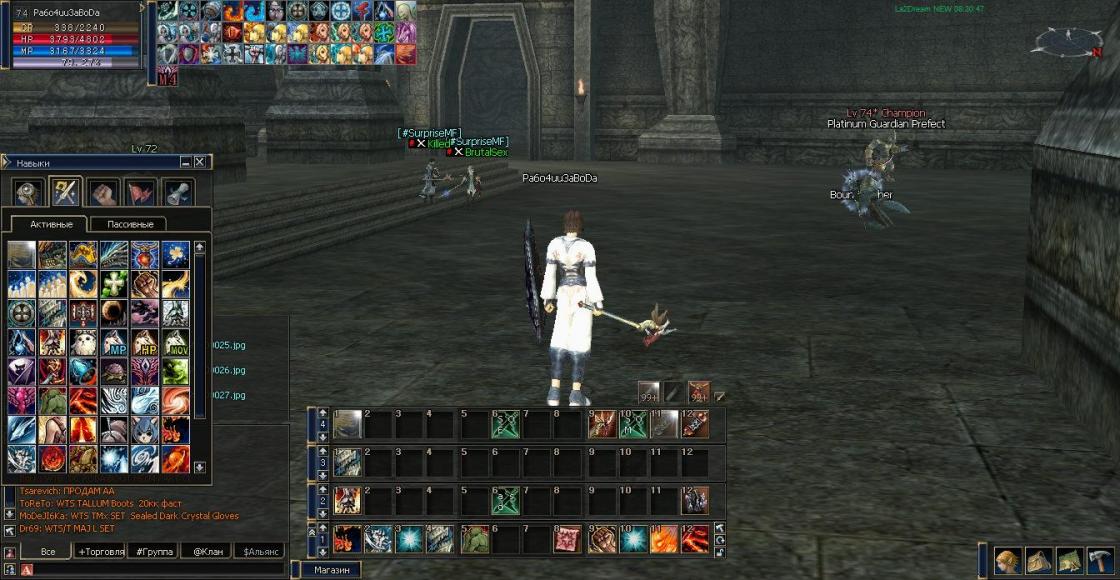Activate the fist skill in bottom hotbar slot 9
Screen dimensions: 1120x580
click(601, 539)
